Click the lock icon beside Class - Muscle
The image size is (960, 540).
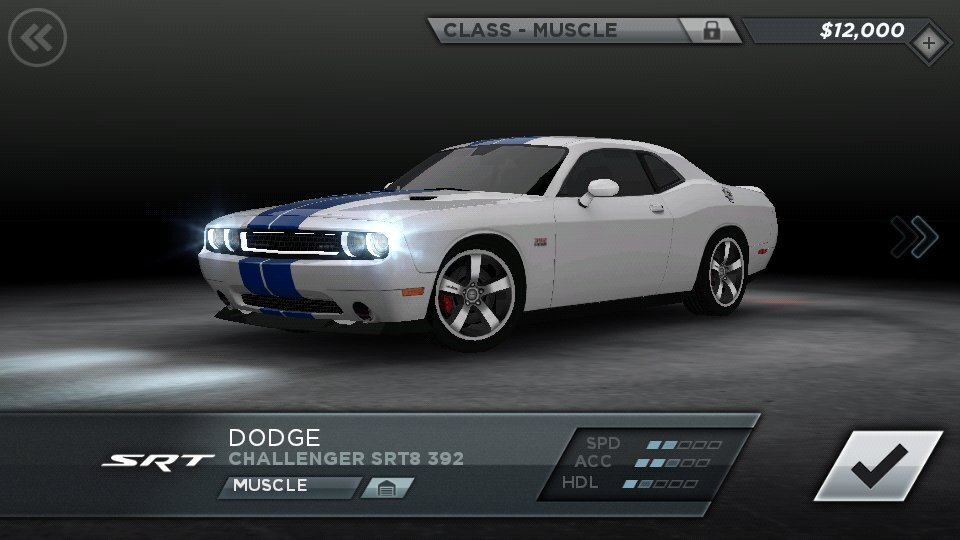click(711, 30)
